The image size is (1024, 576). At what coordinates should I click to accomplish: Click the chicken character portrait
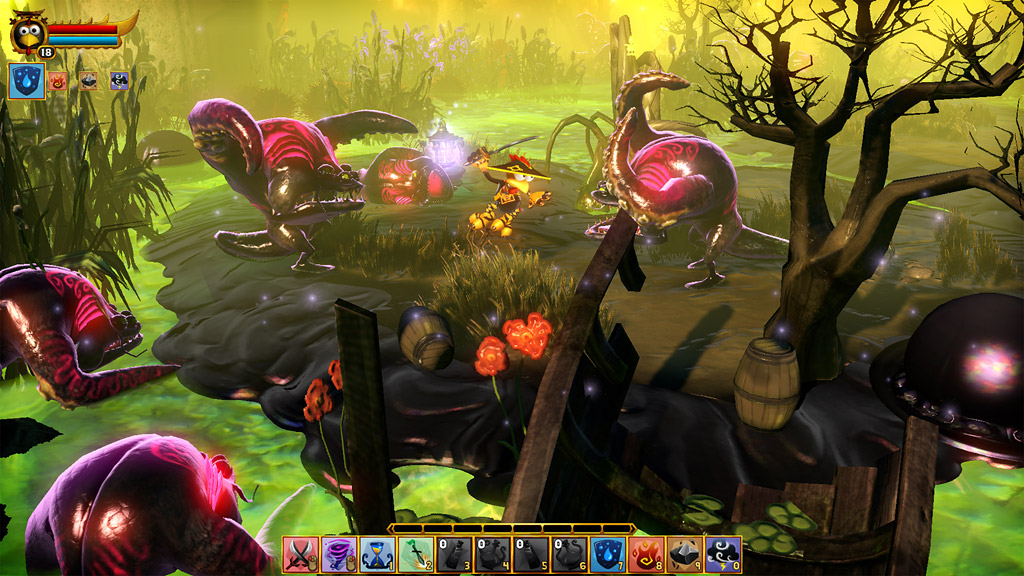click(27, 33)
